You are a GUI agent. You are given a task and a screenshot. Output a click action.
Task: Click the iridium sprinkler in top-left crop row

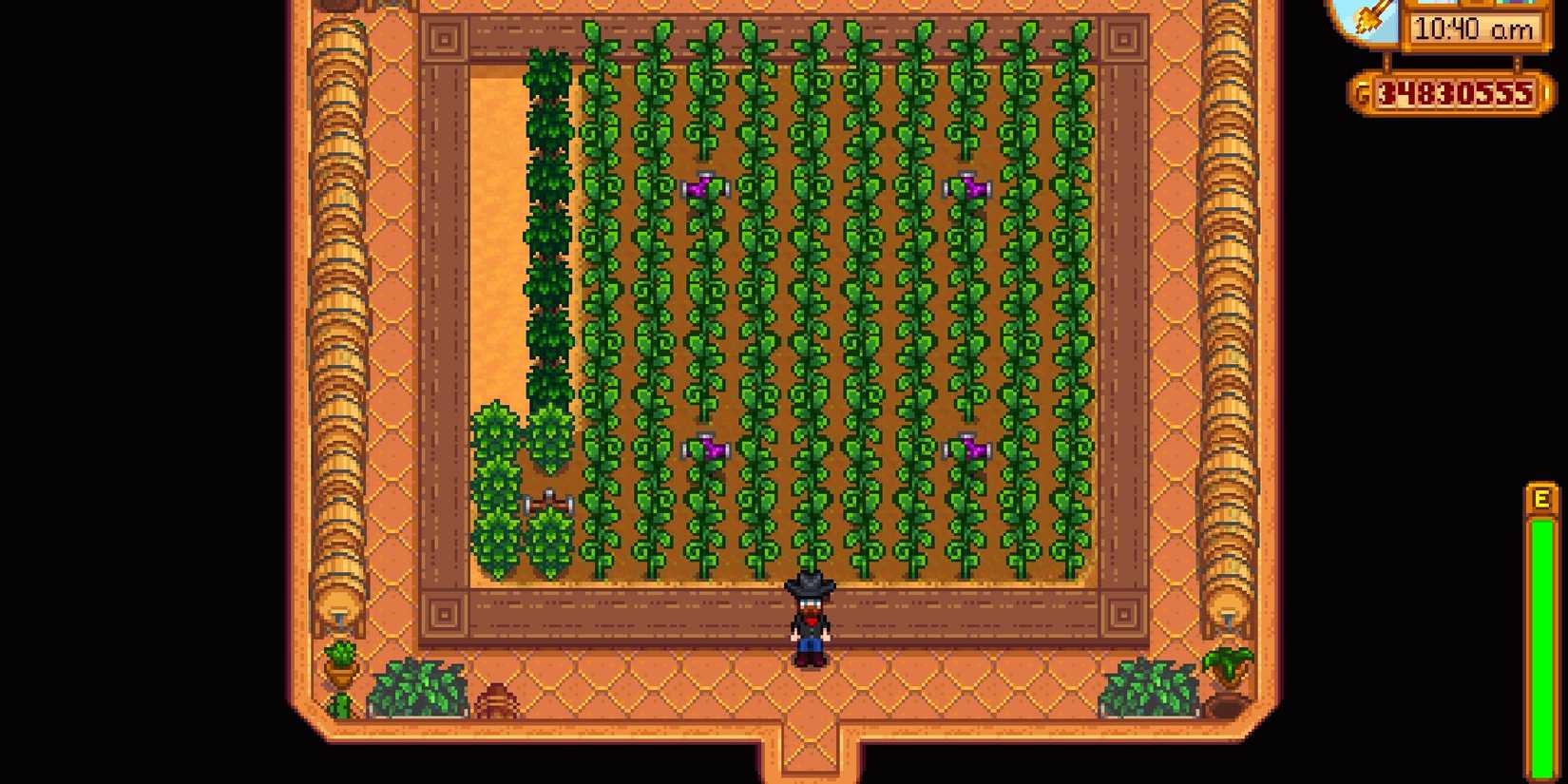[705, 187]
